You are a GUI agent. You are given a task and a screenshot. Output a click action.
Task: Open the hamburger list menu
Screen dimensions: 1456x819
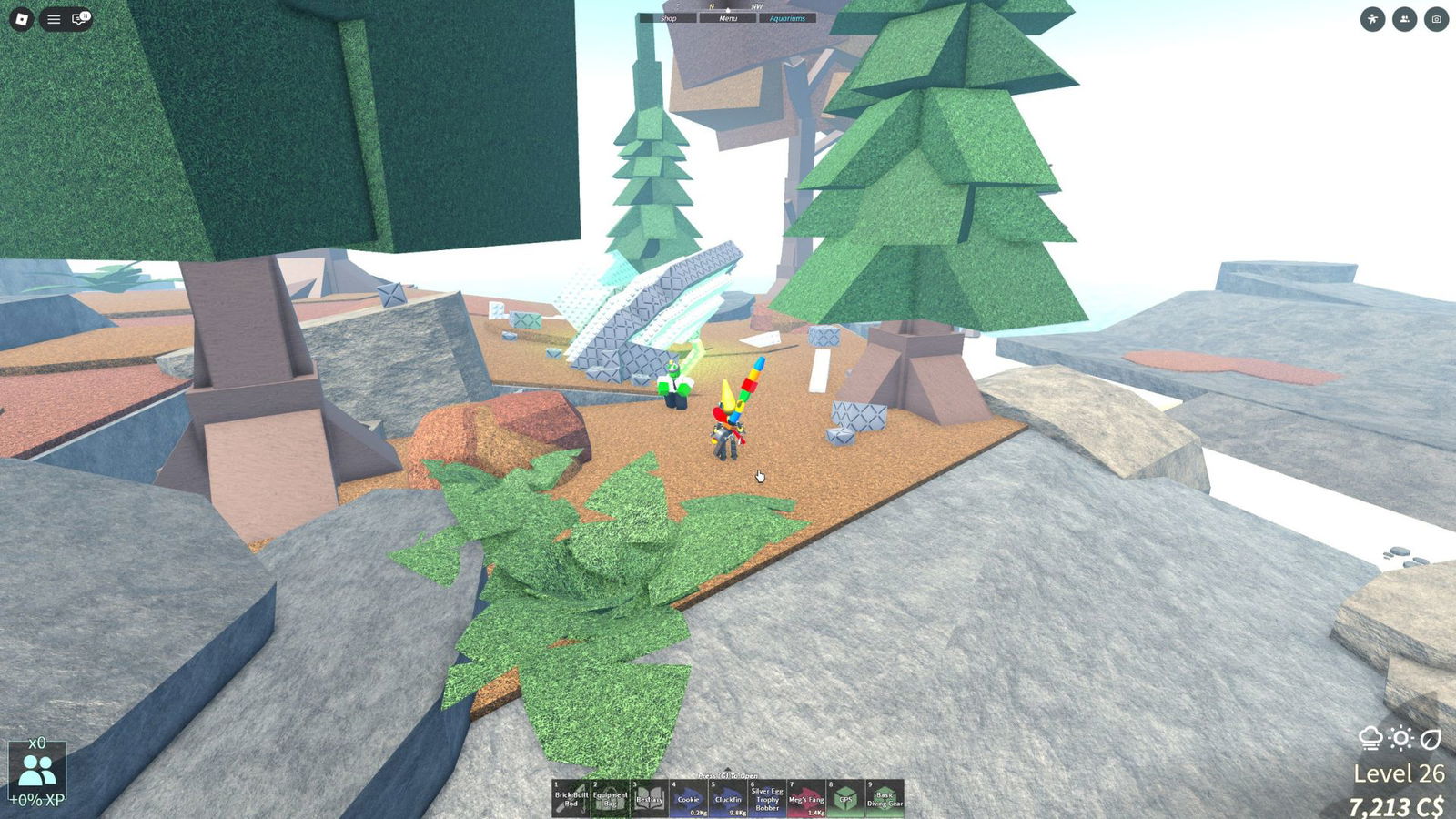54,18
